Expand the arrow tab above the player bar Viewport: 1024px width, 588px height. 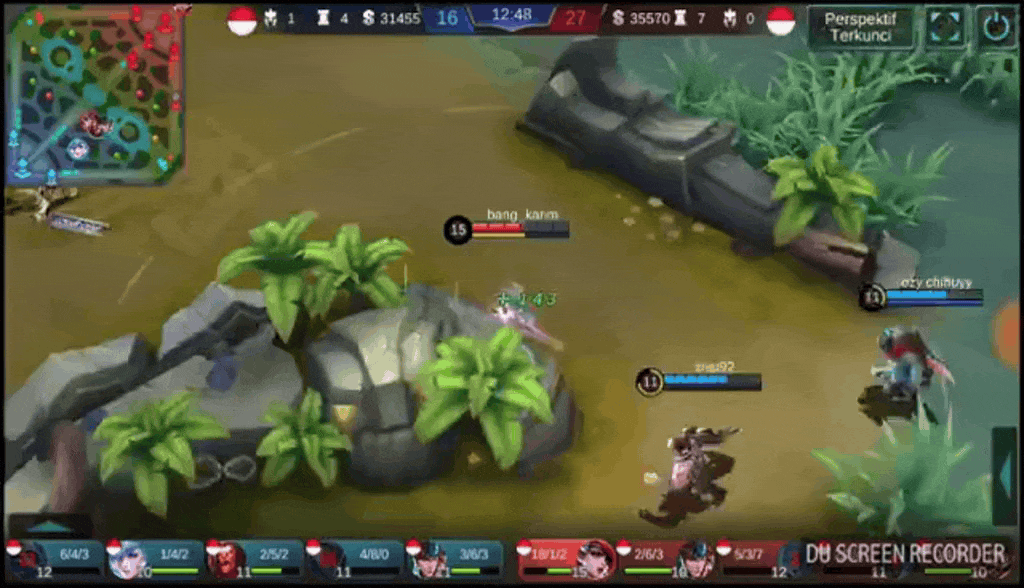[50, 526]
